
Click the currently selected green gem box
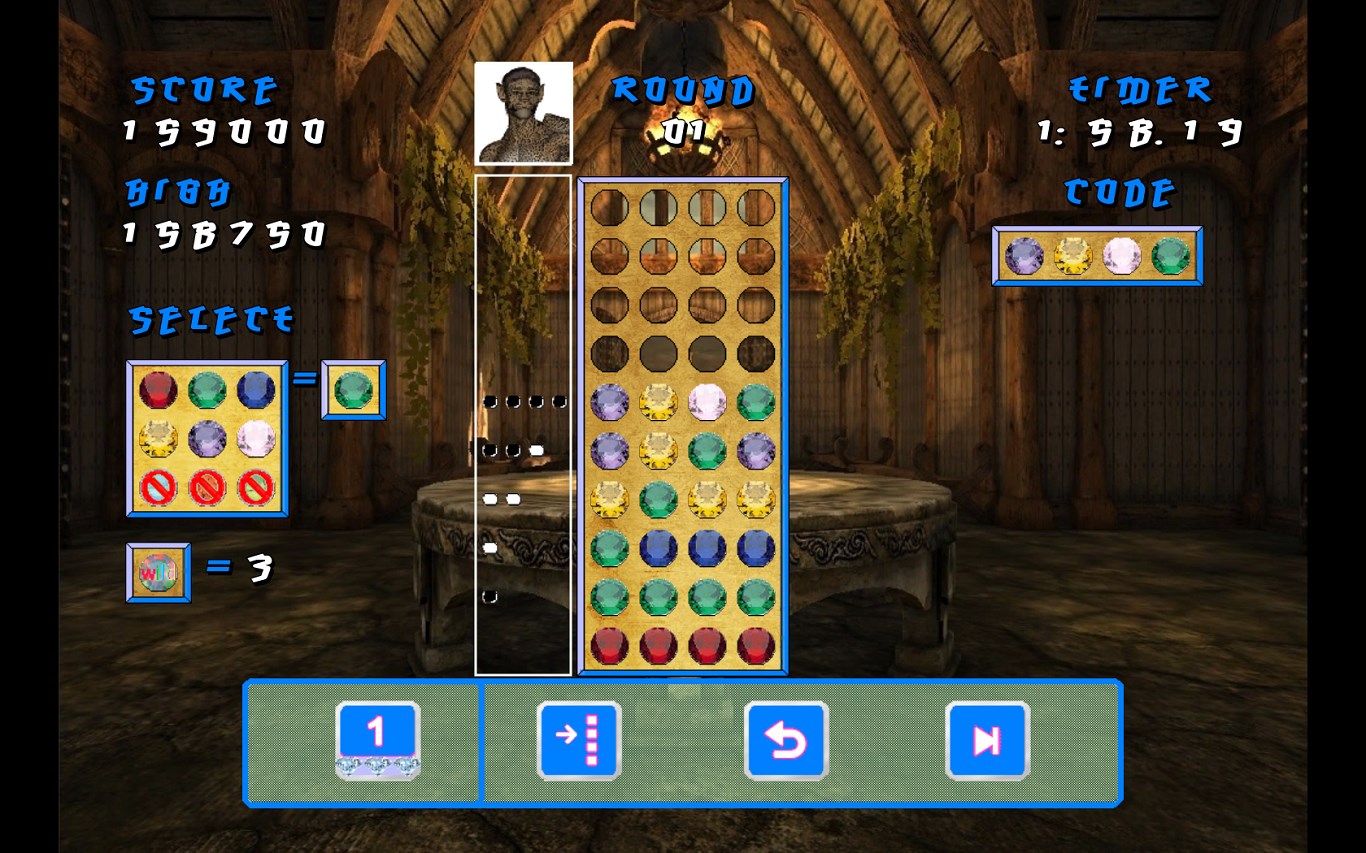tap(353, 390)
